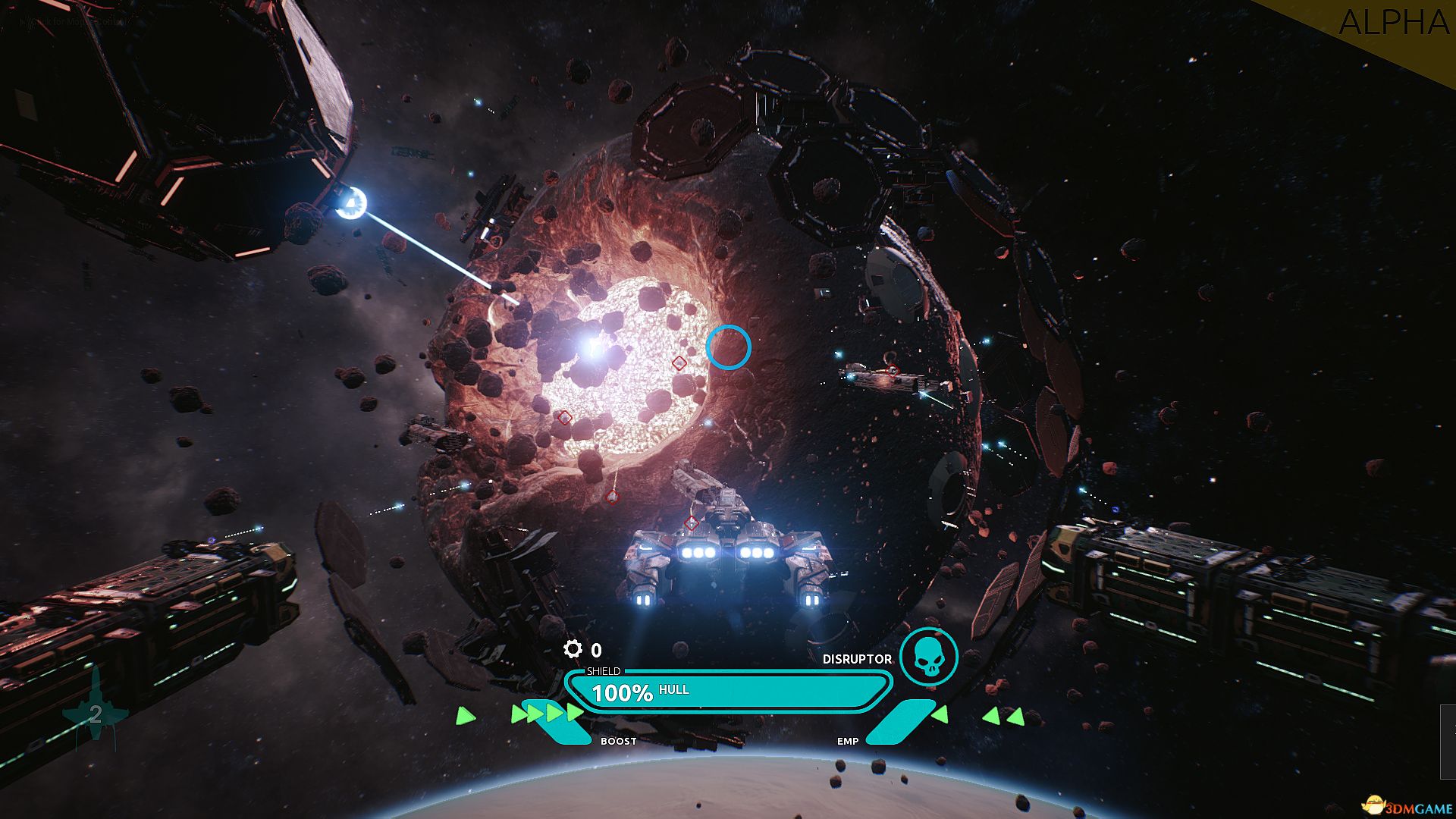Trigger the Boost gauge

(x=563, y=724)
